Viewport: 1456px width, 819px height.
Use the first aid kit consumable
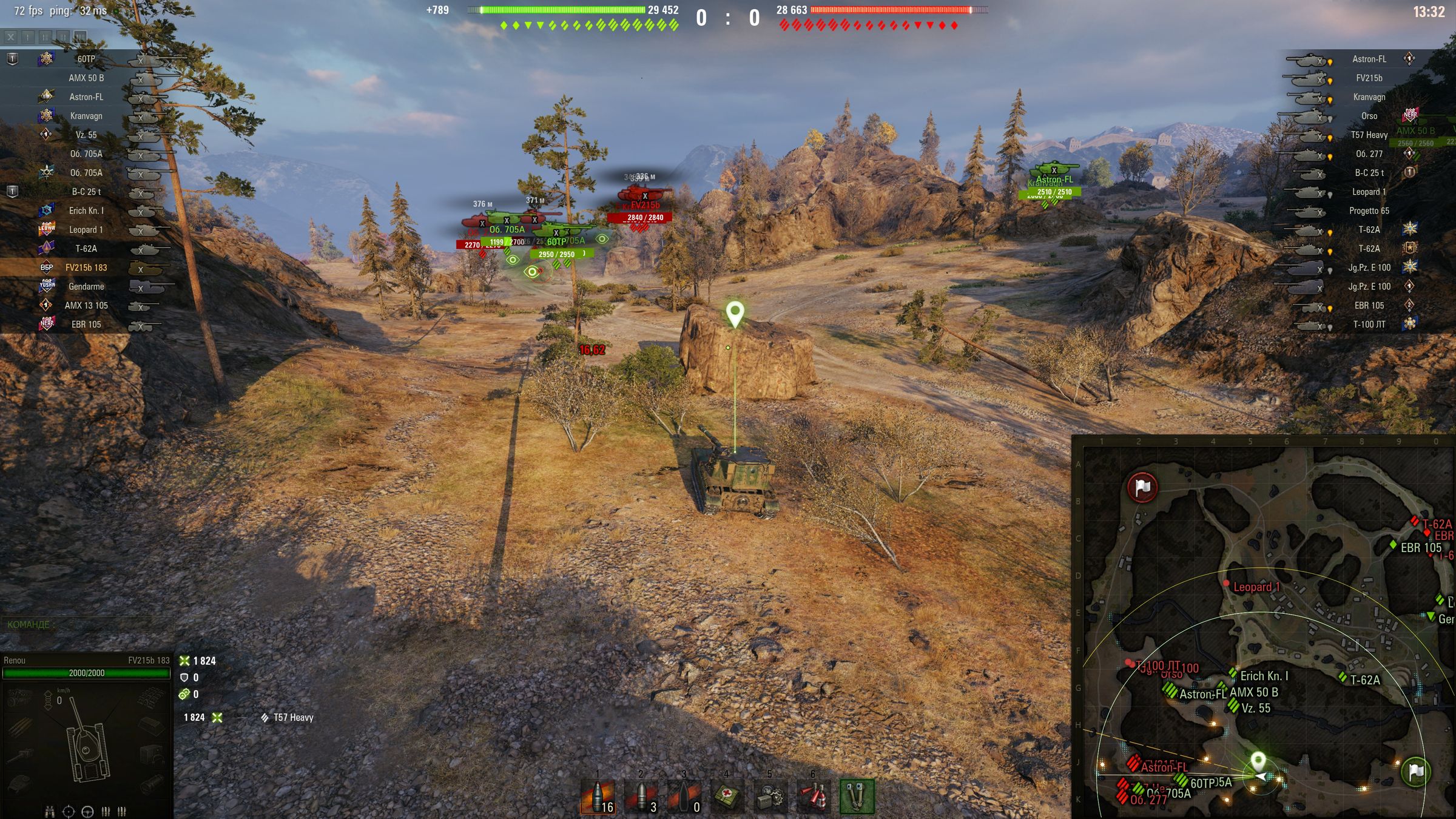point(727,796)
